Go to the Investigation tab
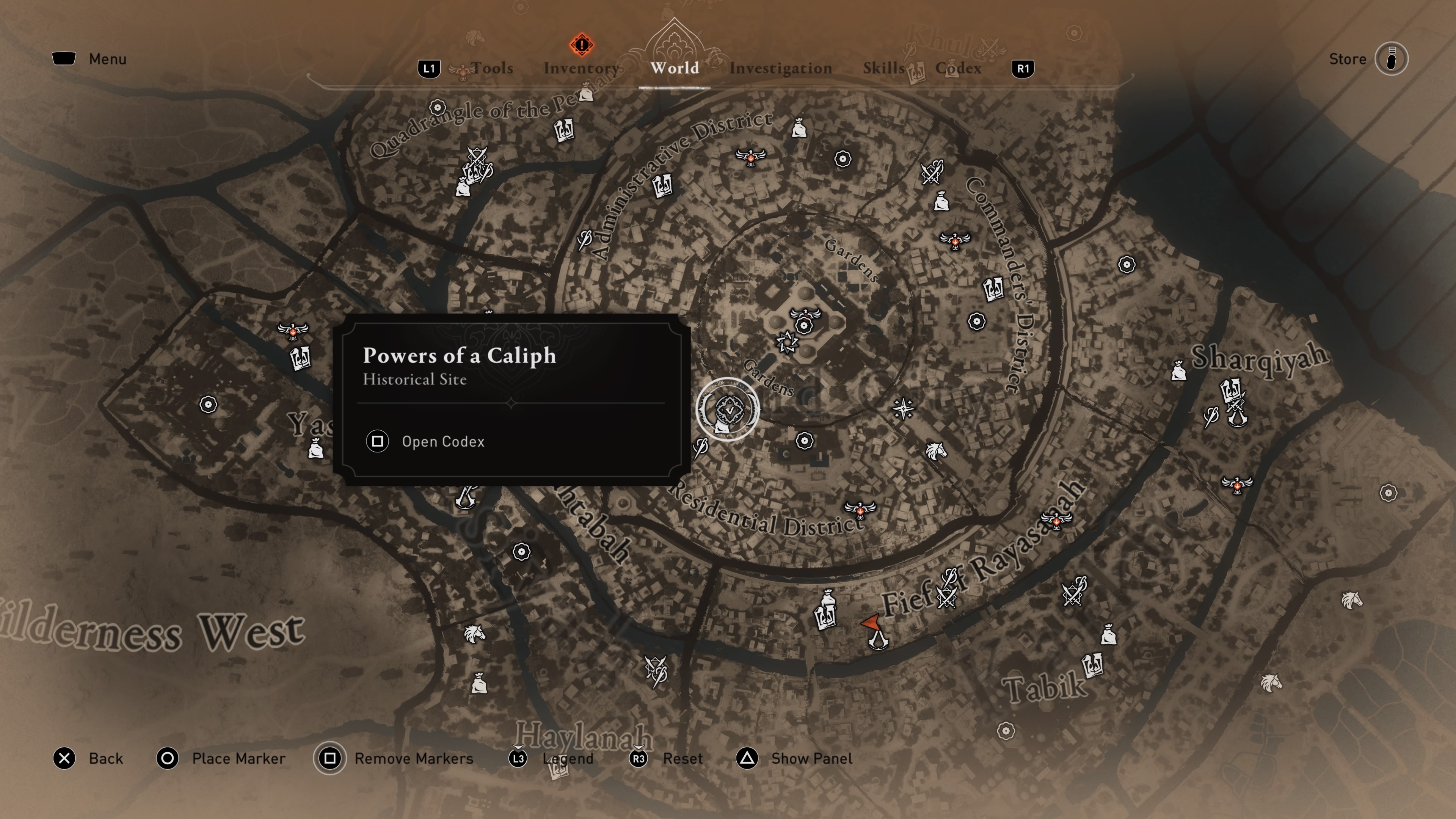This screenshot has width=1456, height=819. (780, 68)
